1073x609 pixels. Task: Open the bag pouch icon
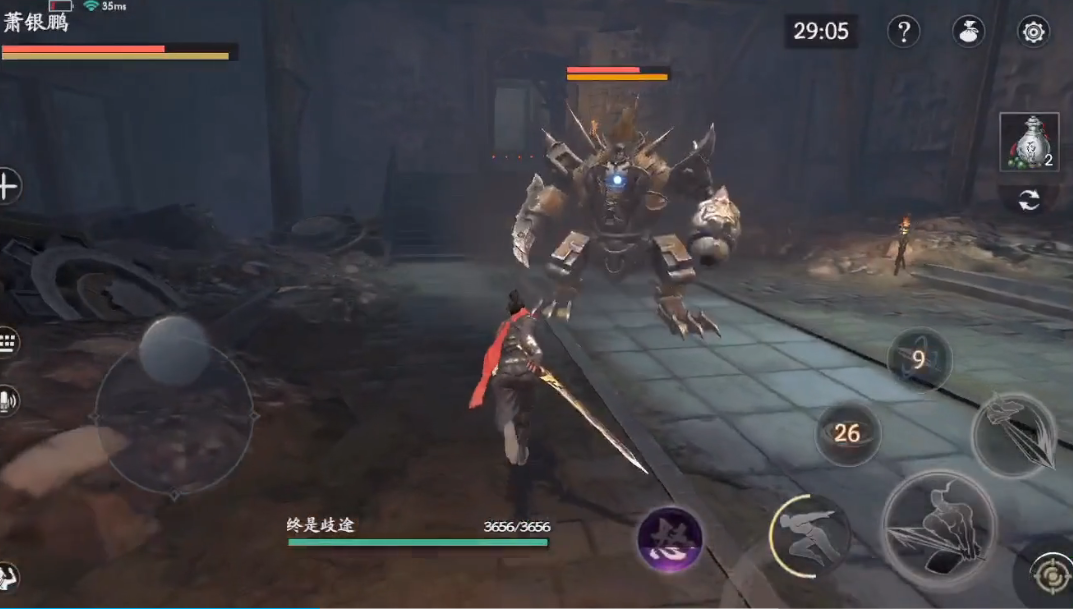pyautogui.click(x=967, y=31)
